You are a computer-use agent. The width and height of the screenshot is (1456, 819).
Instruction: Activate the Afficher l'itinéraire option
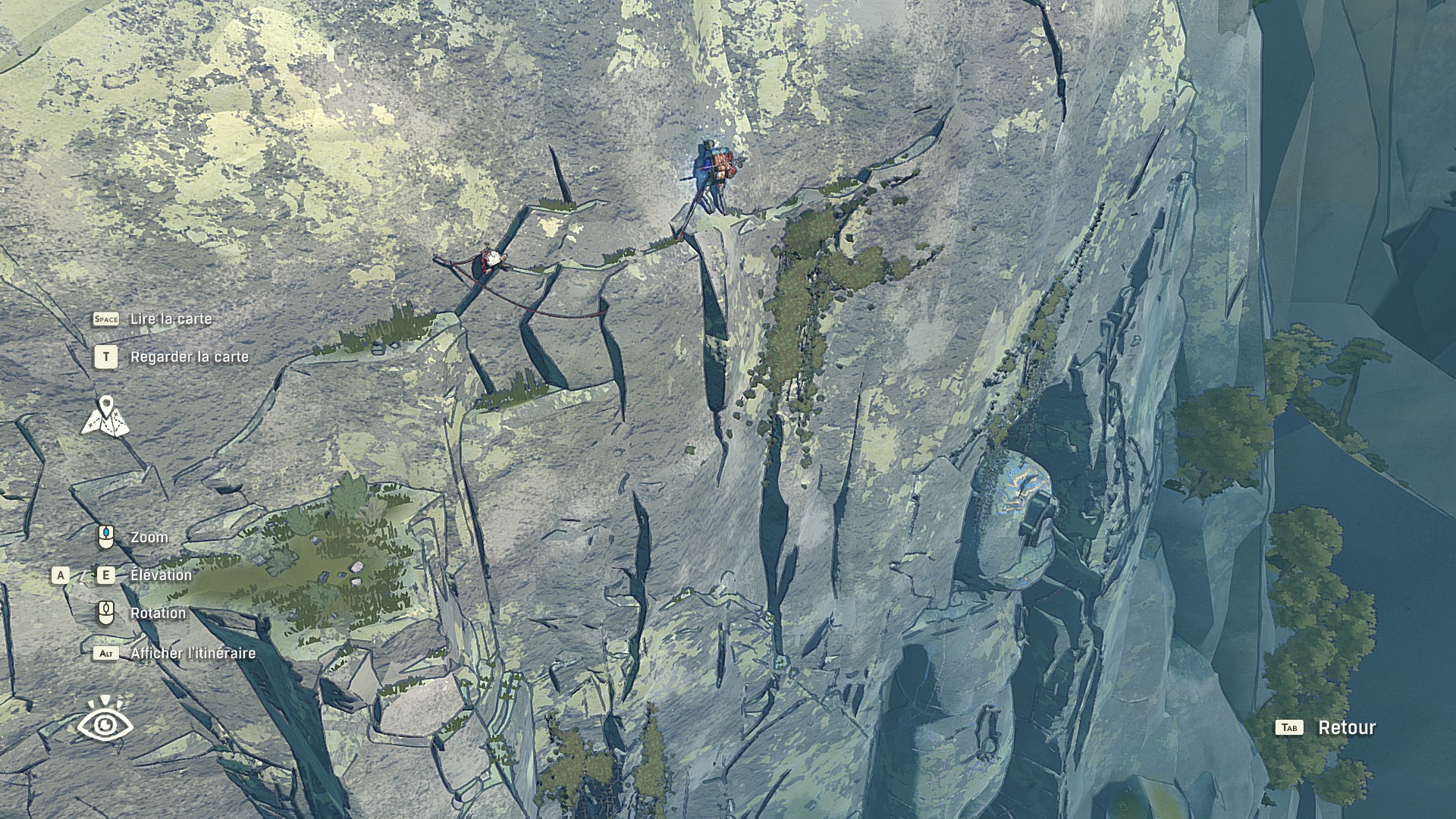click(x=193, y=654)
